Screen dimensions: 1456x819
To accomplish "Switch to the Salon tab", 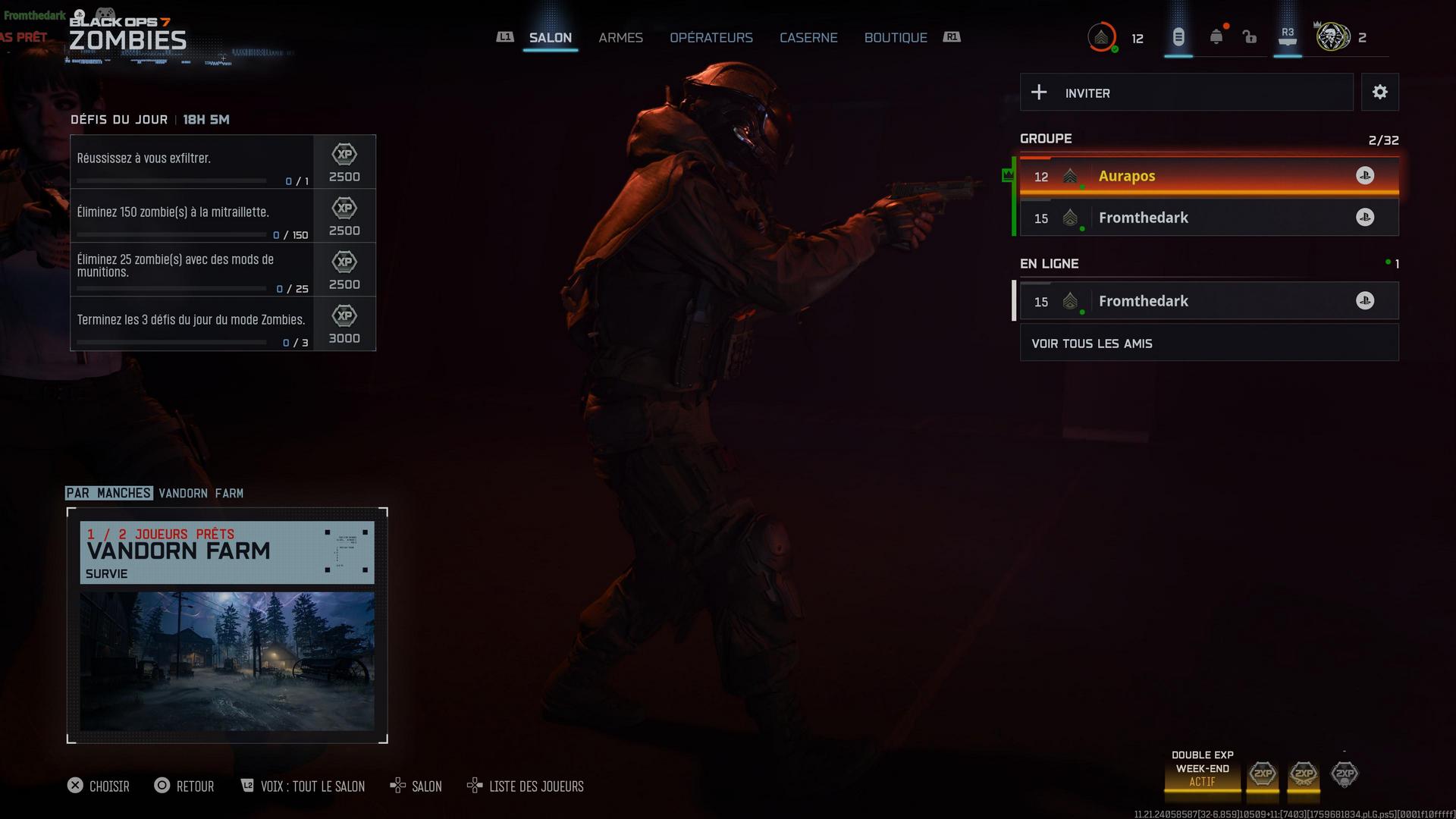I will click(550, 38).
